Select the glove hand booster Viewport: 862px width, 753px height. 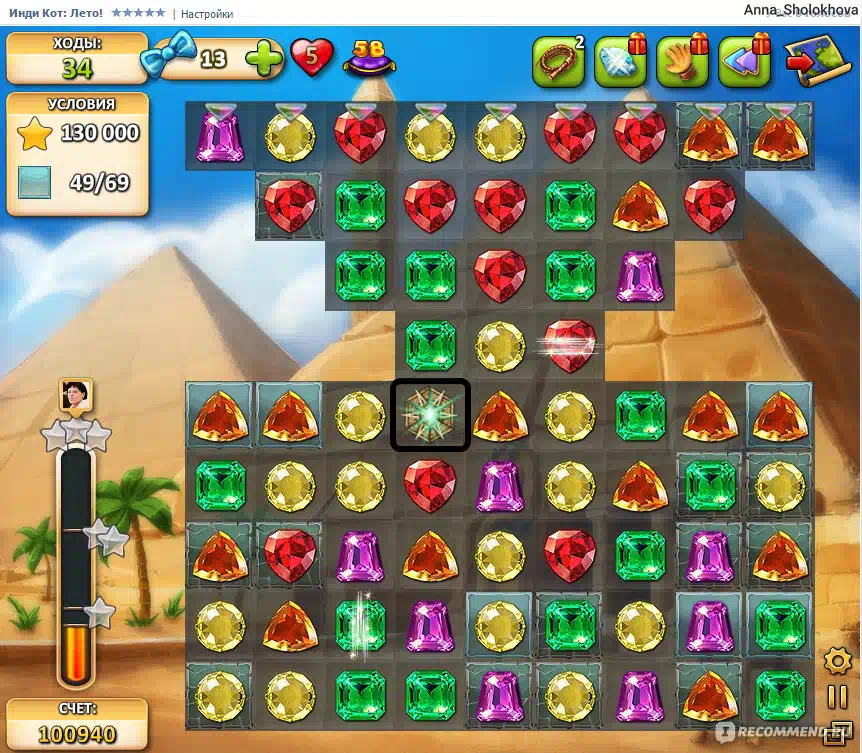pos(682,61)
